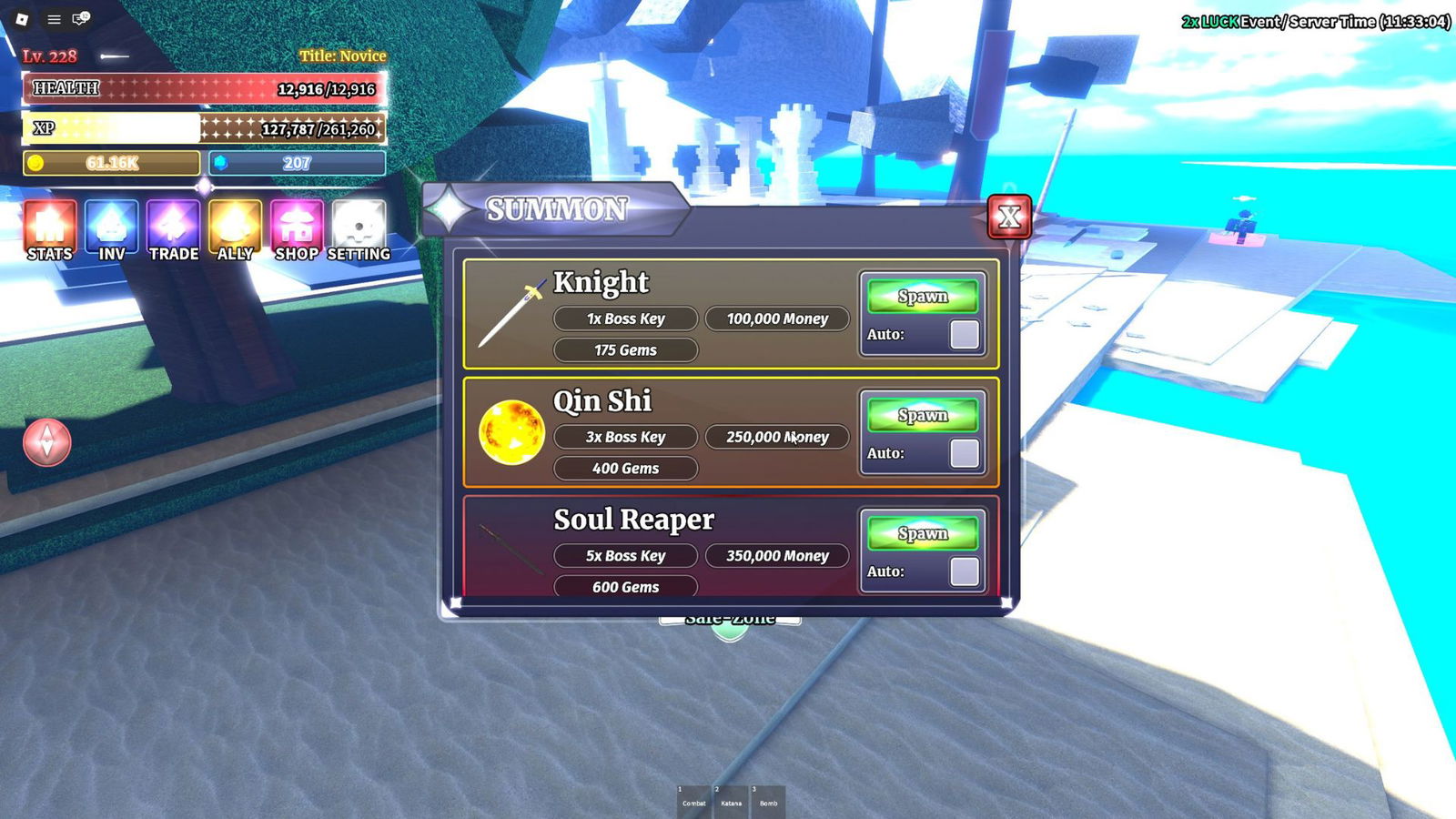Open the Roblox chat overlay

tap(81, 19)
